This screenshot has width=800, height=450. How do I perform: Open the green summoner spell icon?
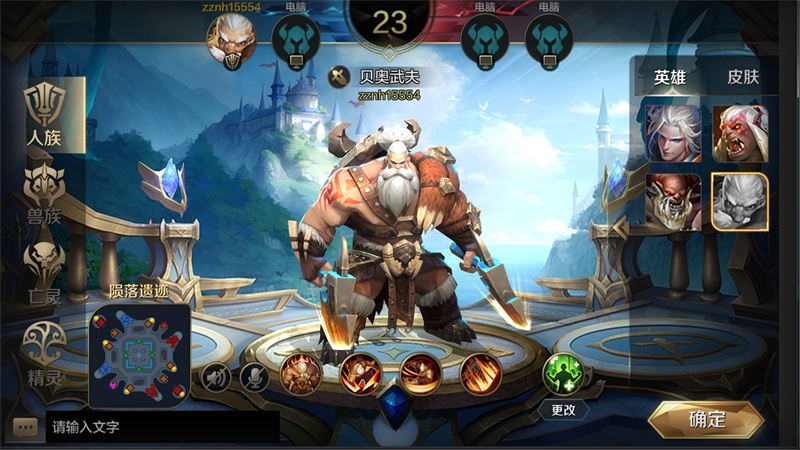[562, 373]
